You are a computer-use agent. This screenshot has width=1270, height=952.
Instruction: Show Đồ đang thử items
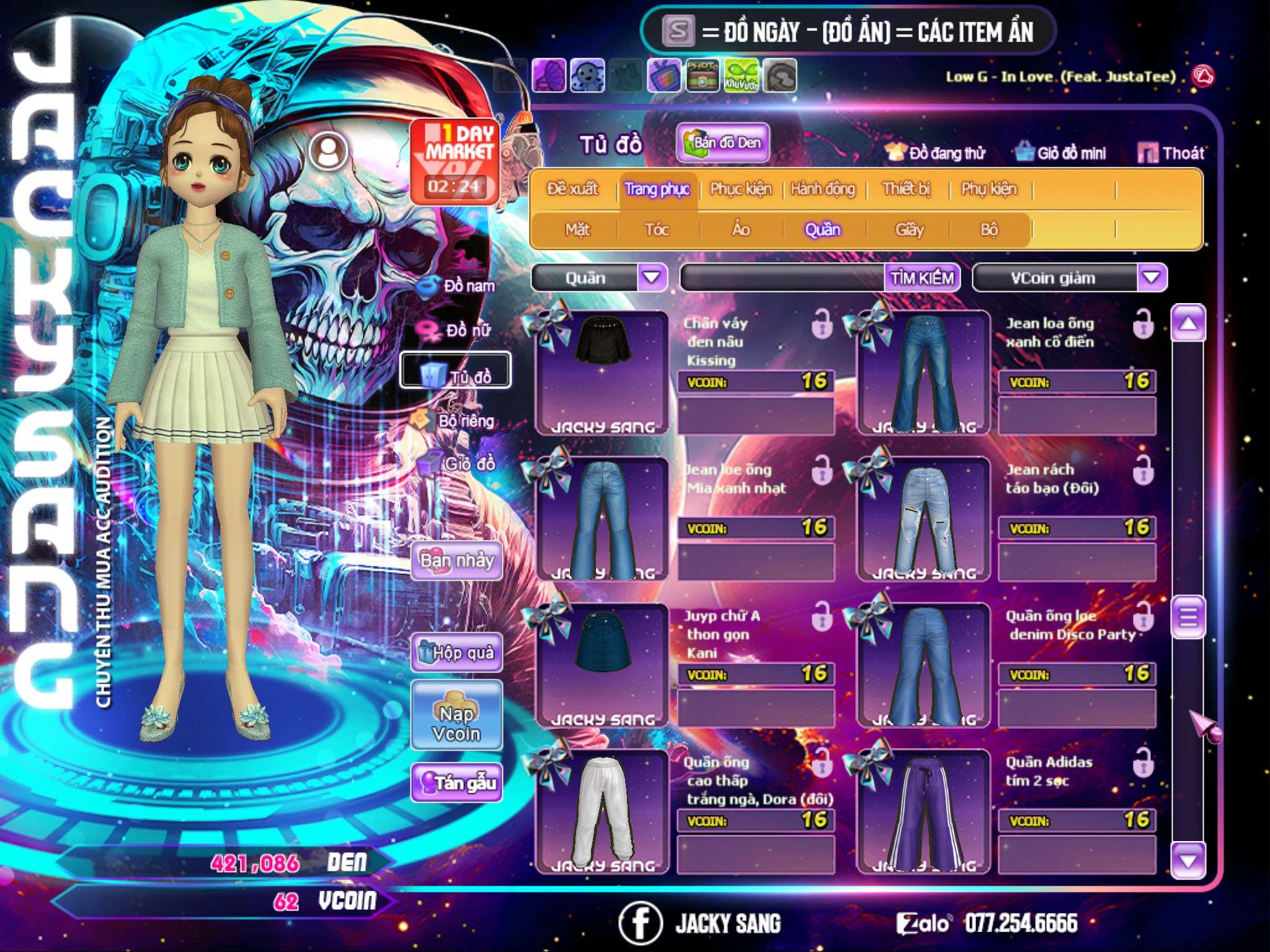[936, 153]
